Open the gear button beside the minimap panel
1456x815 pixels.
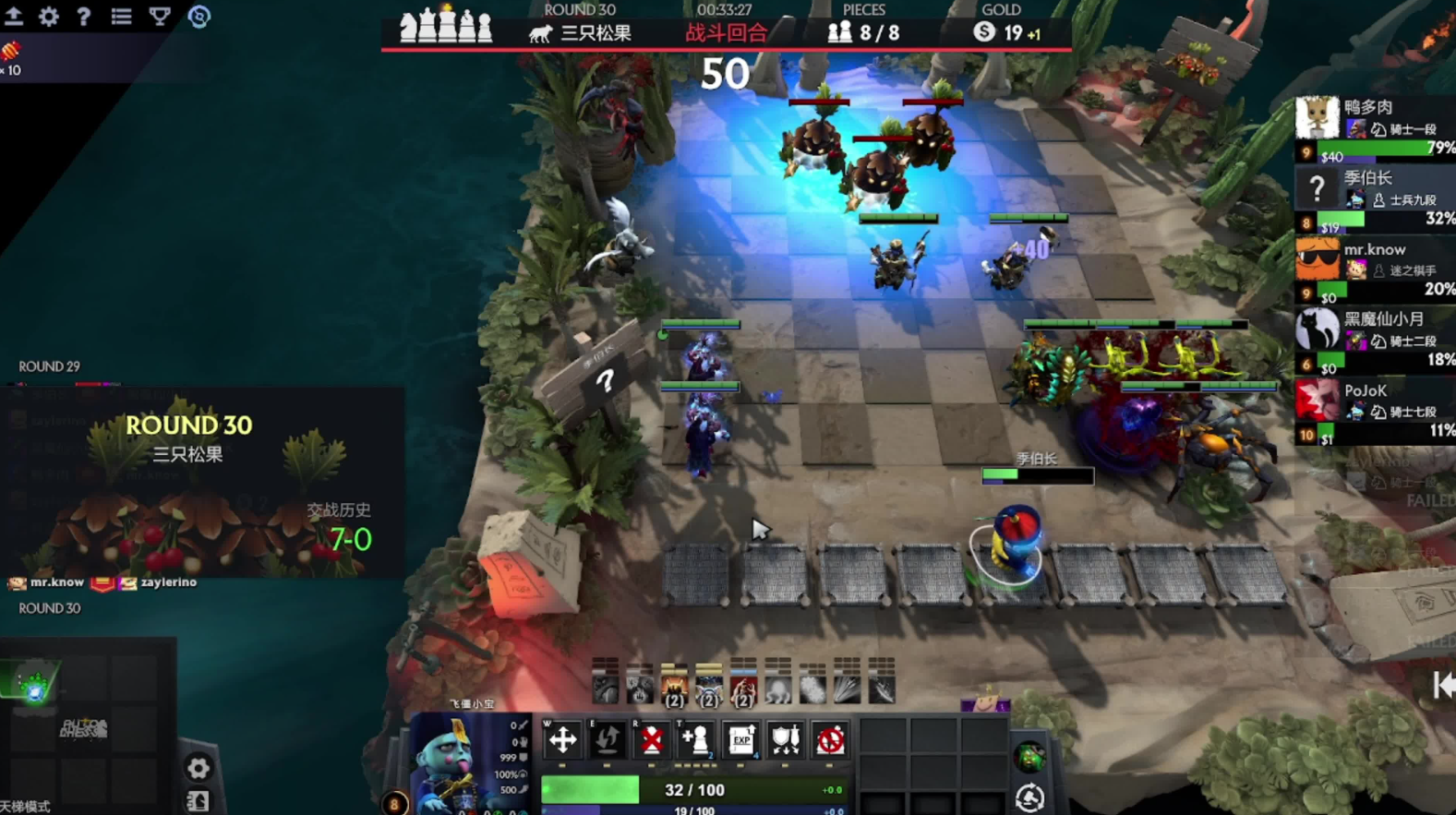(198, 768)
